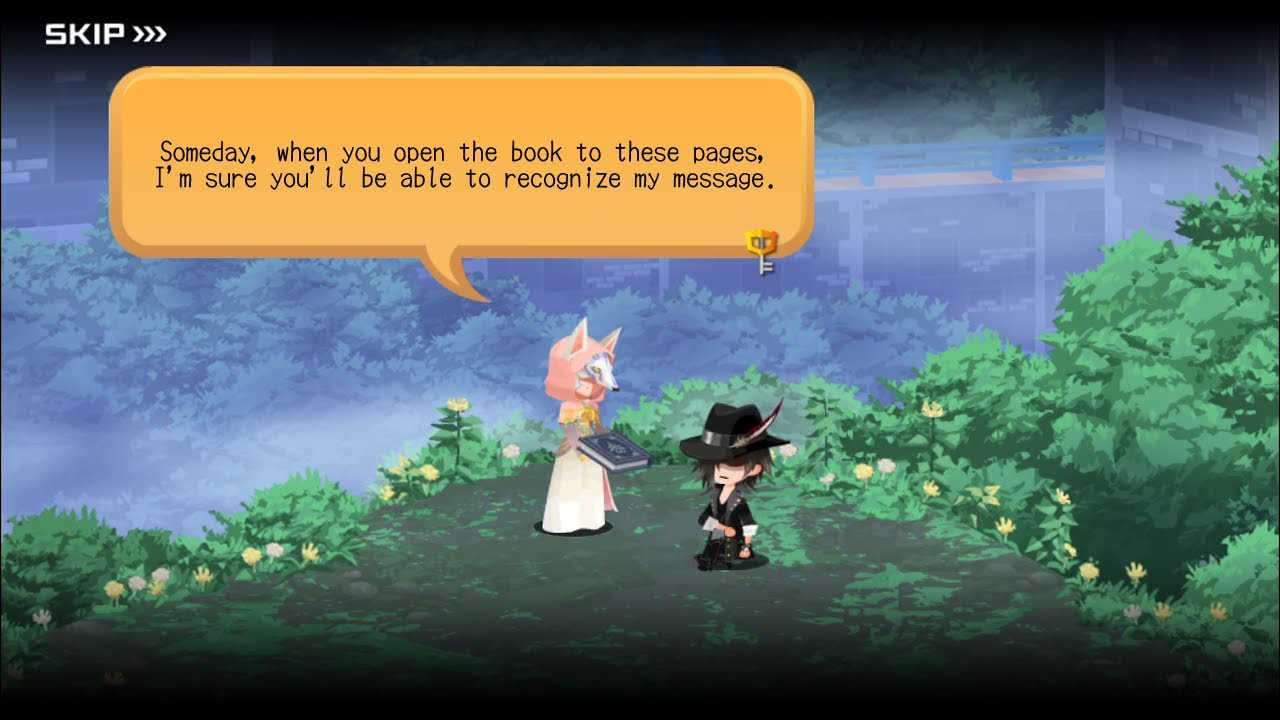This screenshot has width=1280, height=720.
Task: Advance dialogue via the golden keyblade icon
Action: pos(761,251)
